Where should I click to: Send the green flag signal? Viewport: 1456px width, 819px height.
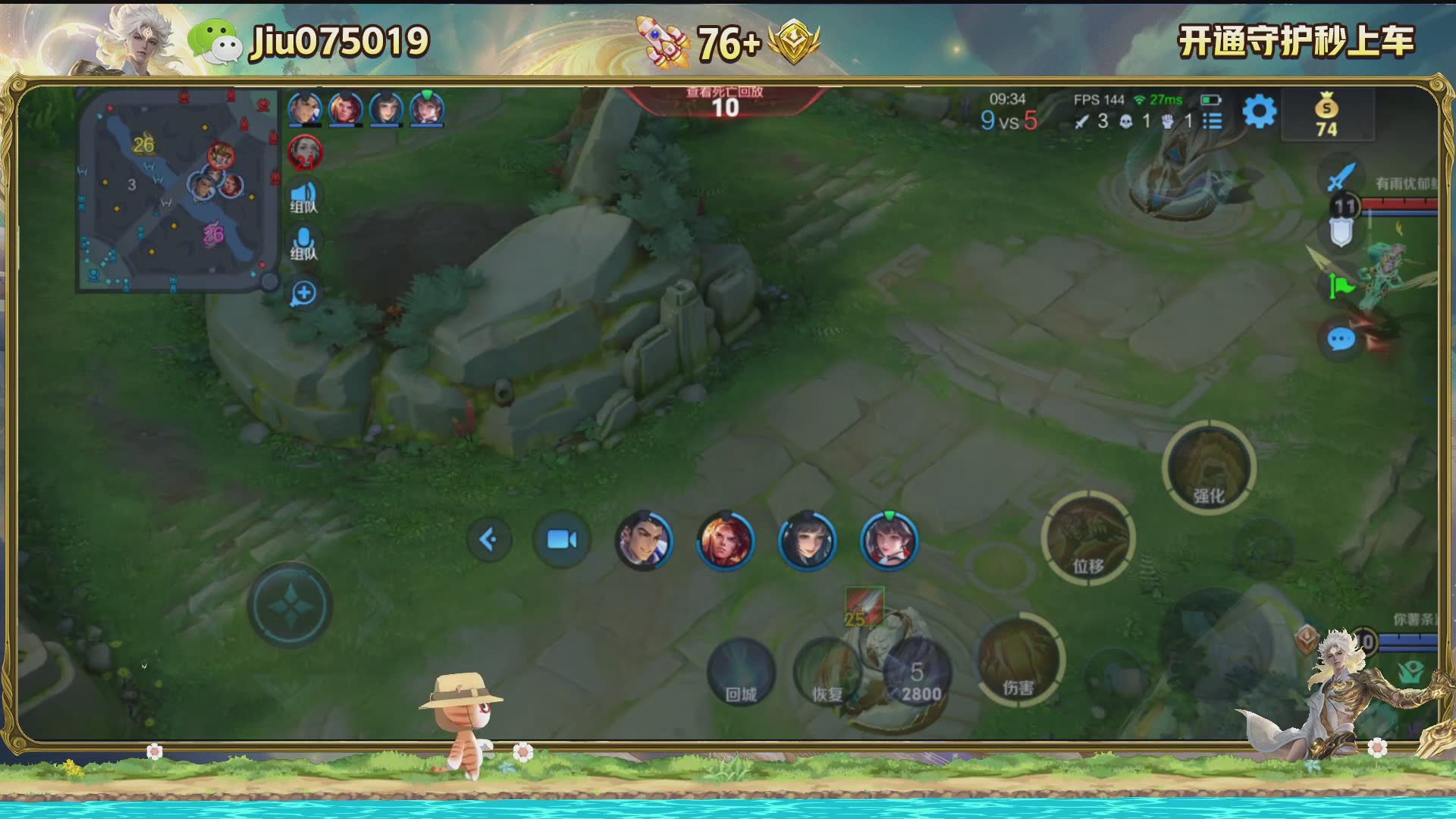(1341, 287)
